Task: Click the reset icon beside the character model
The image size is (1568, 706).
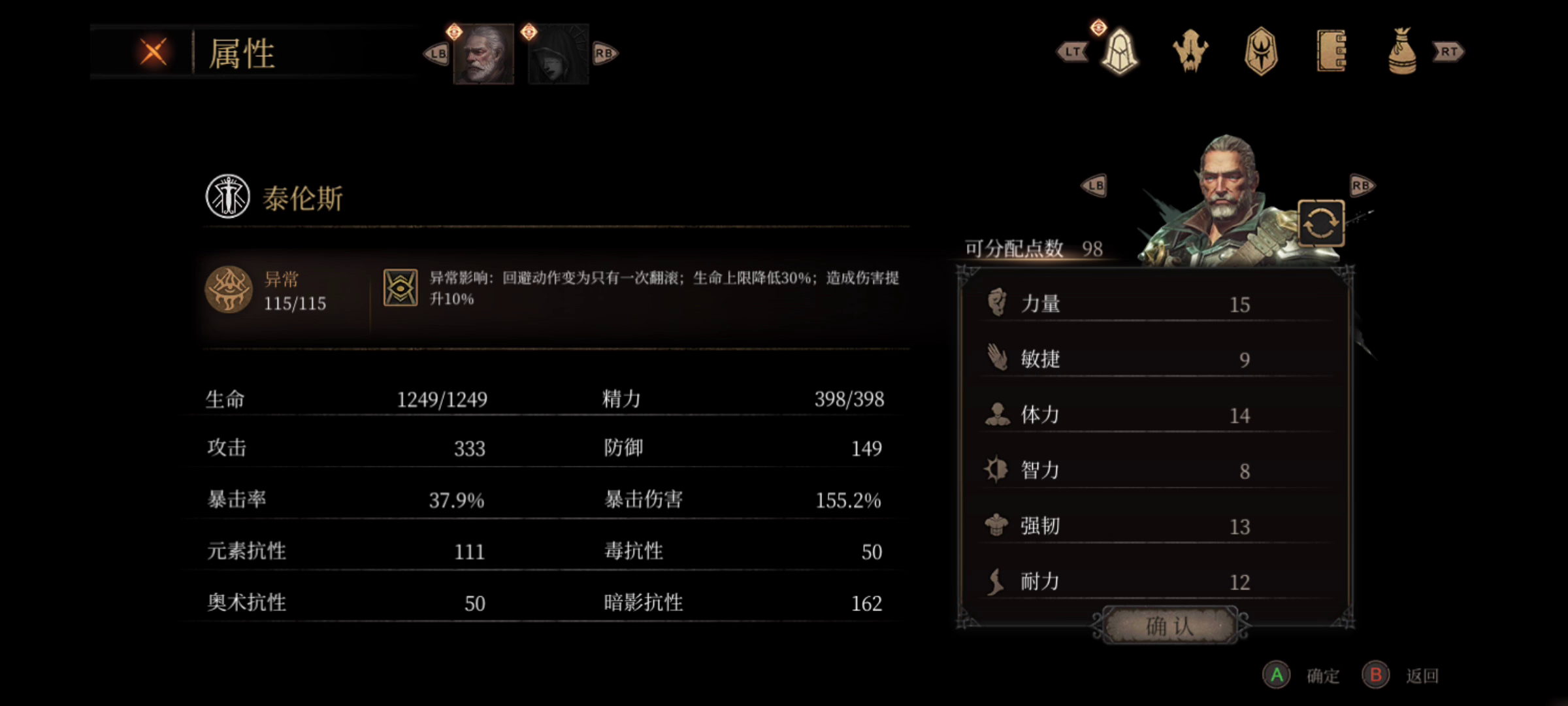Action: [1320, 224]
